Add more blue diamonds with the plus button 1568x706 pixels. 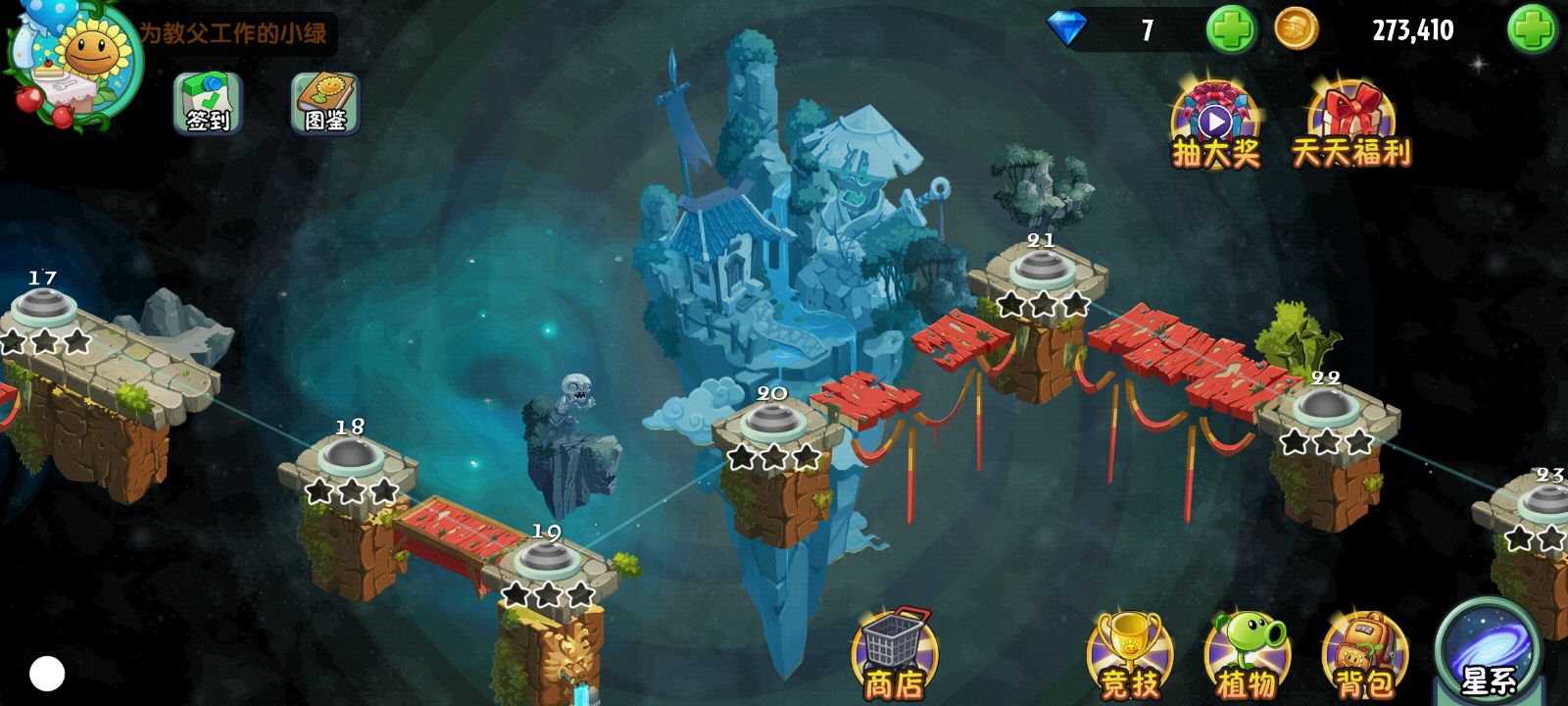click(1230, 30)
